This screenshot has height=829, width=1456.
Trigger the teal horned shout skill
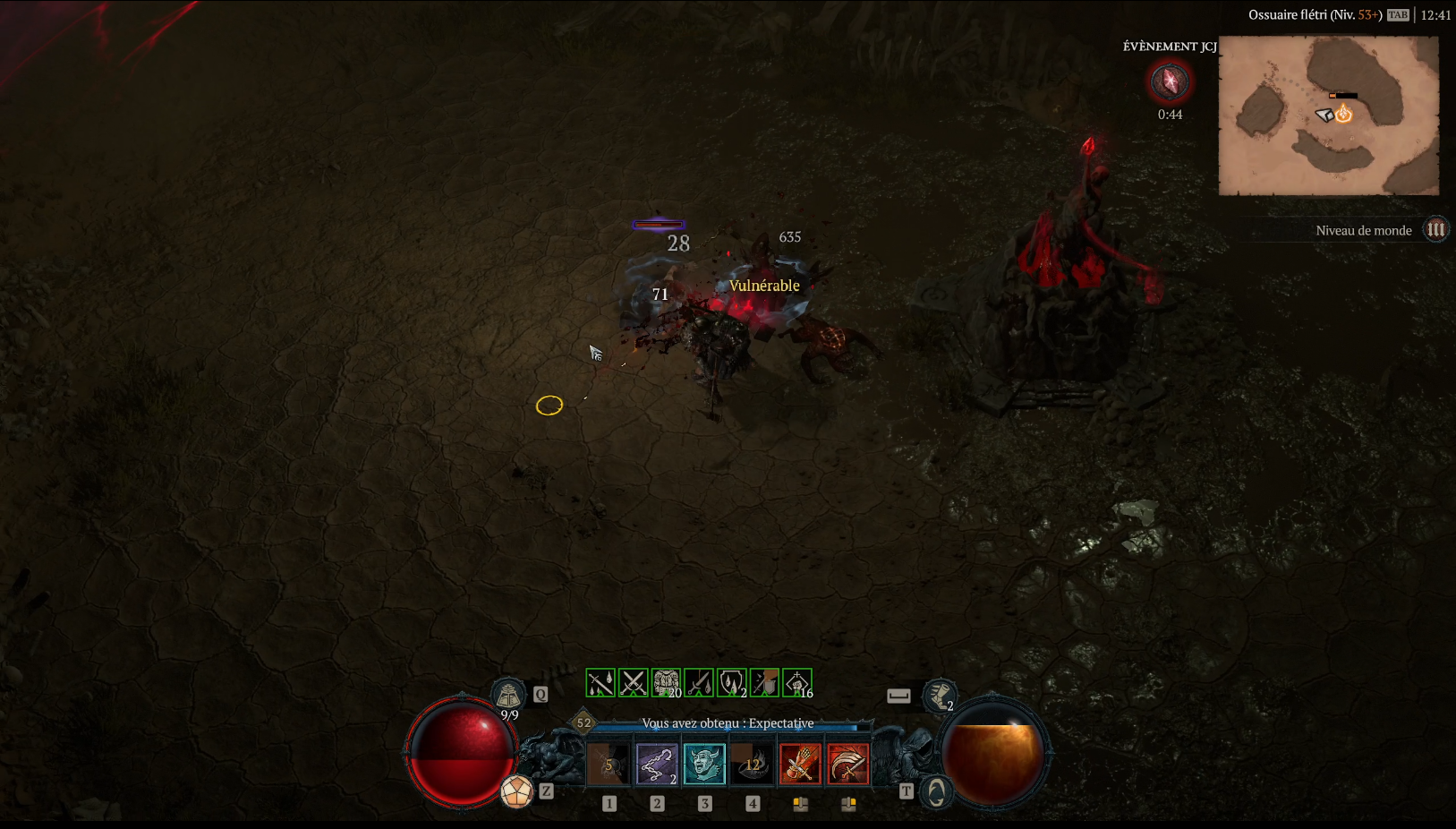(x=704, y=764)
